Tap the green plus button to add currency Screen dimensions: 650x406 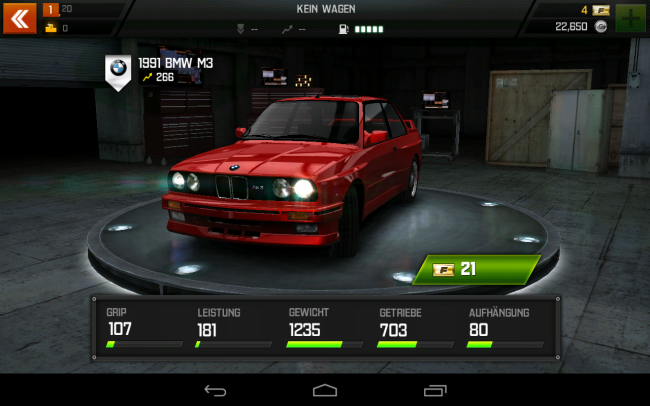(631, 18)
